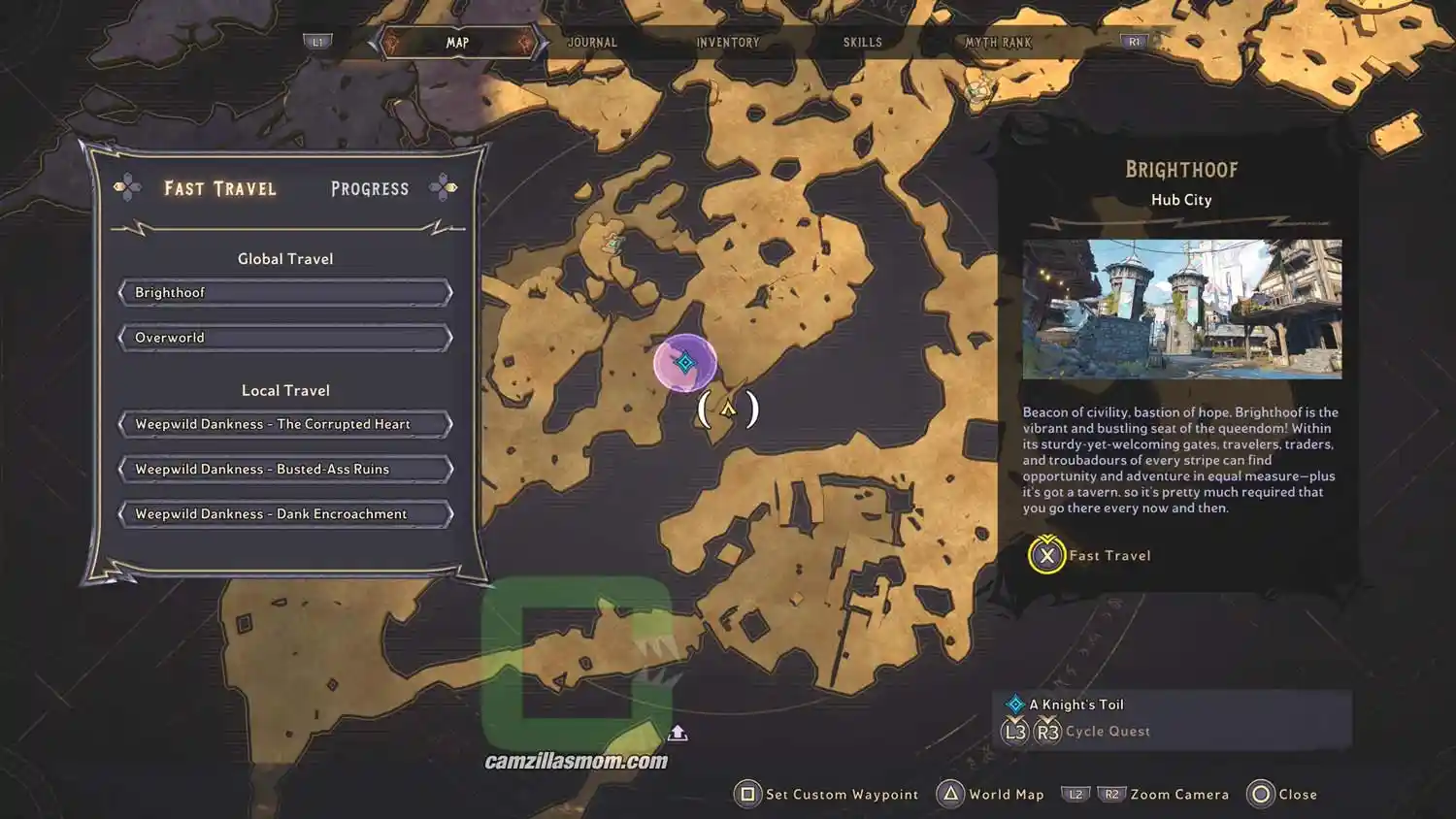Choose Brighthoof in Global Travel
The height and width of the screenshot is (819, 1456).
tap(285, 293)
